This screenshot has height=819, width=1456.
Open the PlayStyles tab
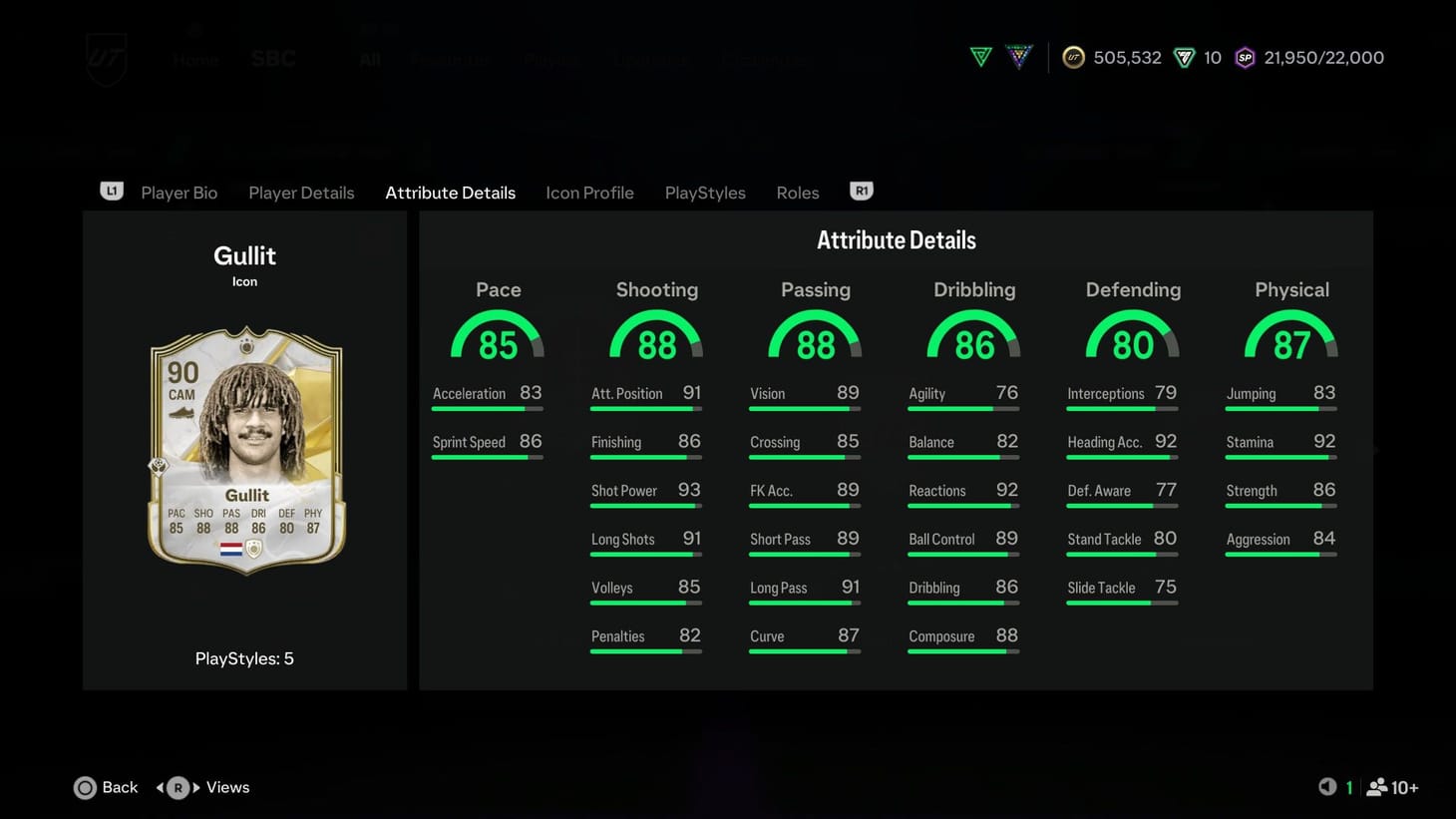pyautogui.click(x=705, y=193)
